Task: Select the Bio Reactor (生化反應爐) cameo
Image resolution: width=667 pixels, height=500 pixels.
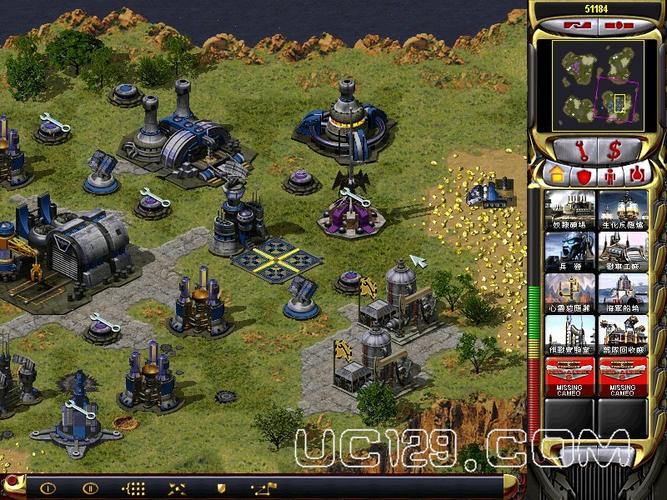Action: pos(622,210)
